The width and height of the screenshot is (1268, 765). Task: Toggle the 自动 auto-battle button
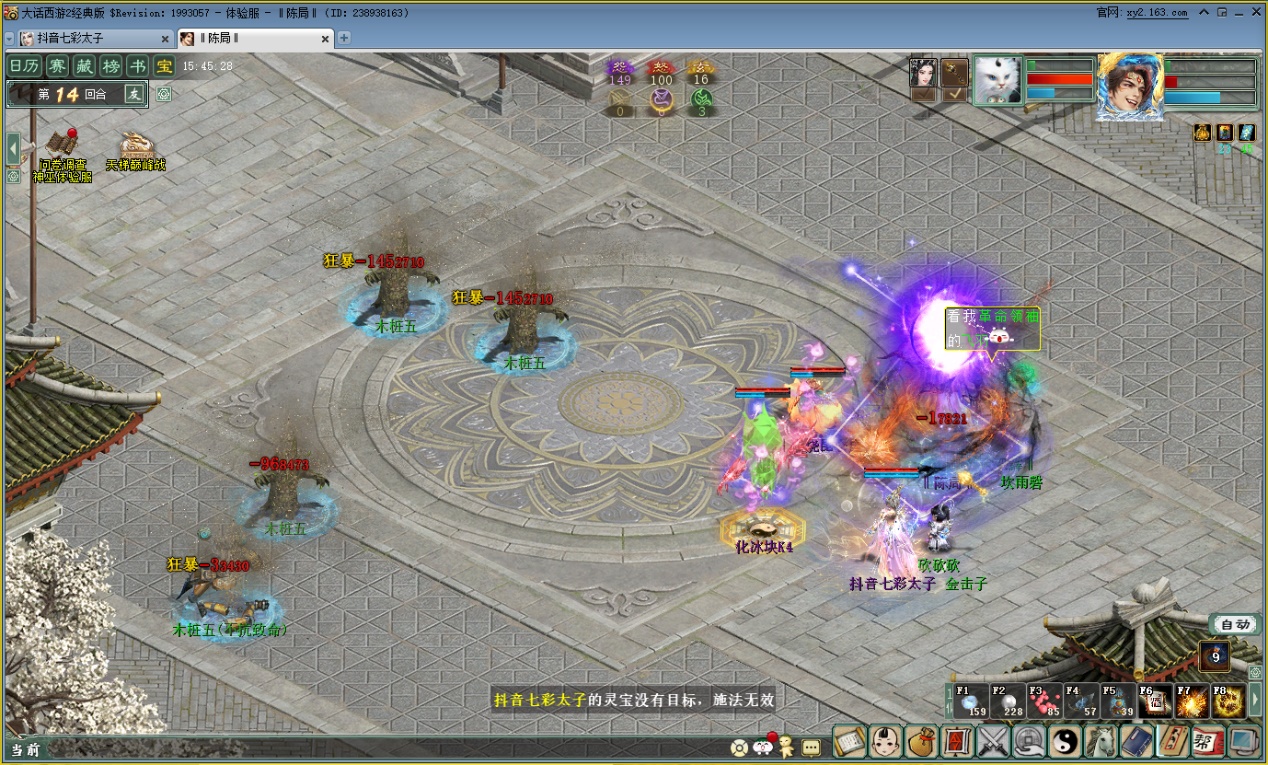pos(1235,624)
